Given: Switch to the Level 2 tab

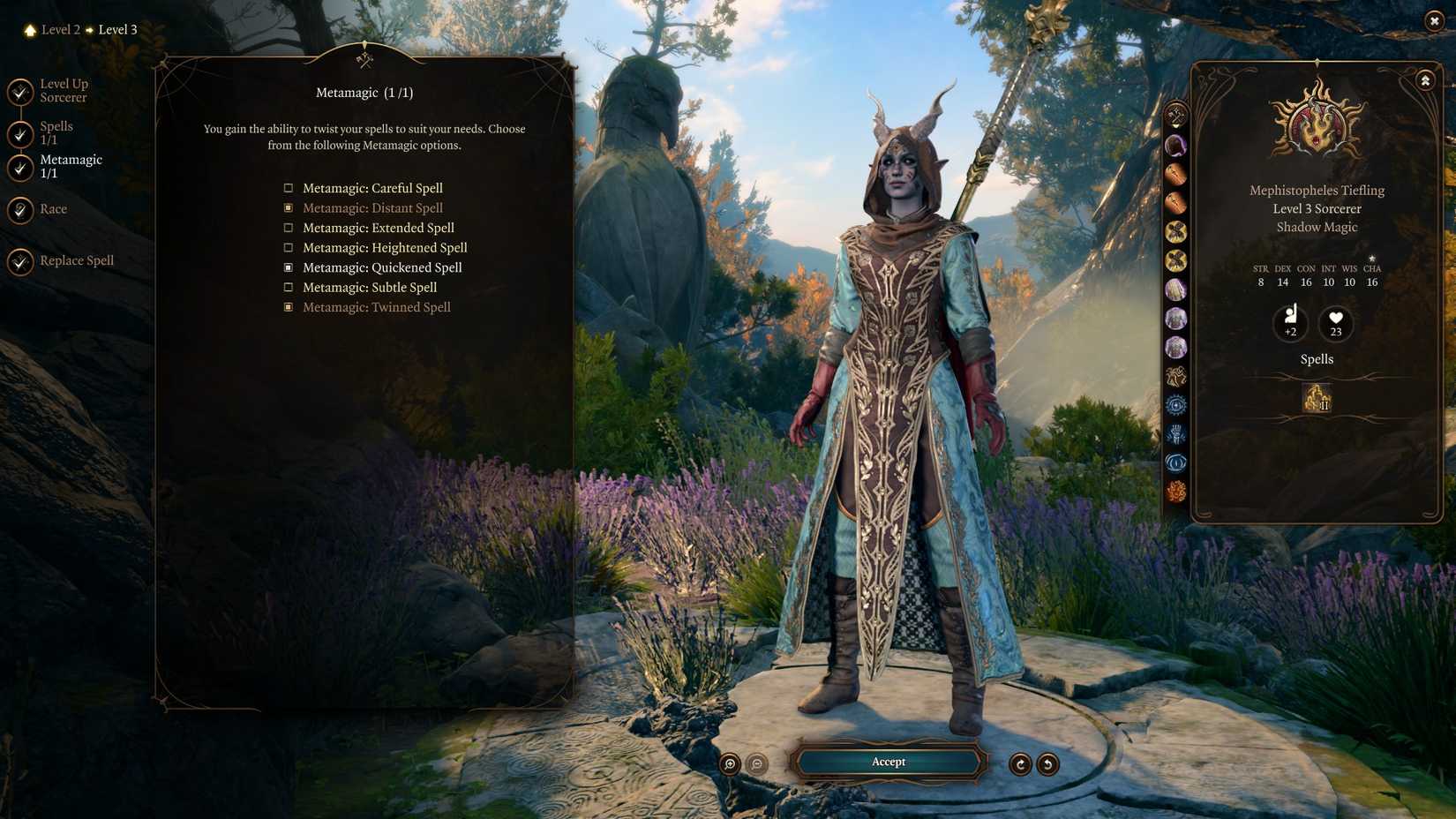Looking at the screenshot, I should [60, 29].
